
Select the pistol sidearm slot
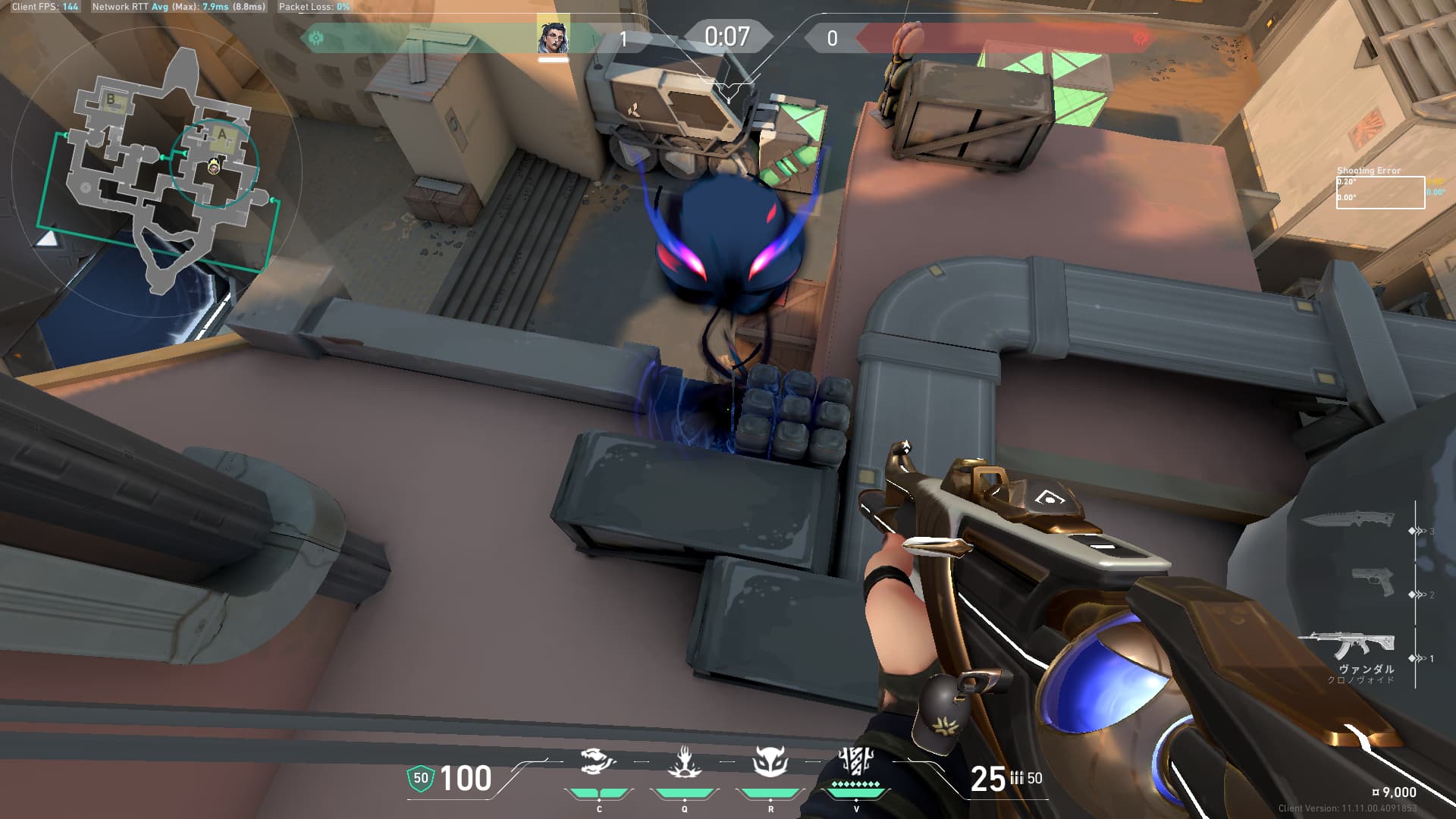pyautogui.click(x=1373, y=582)
